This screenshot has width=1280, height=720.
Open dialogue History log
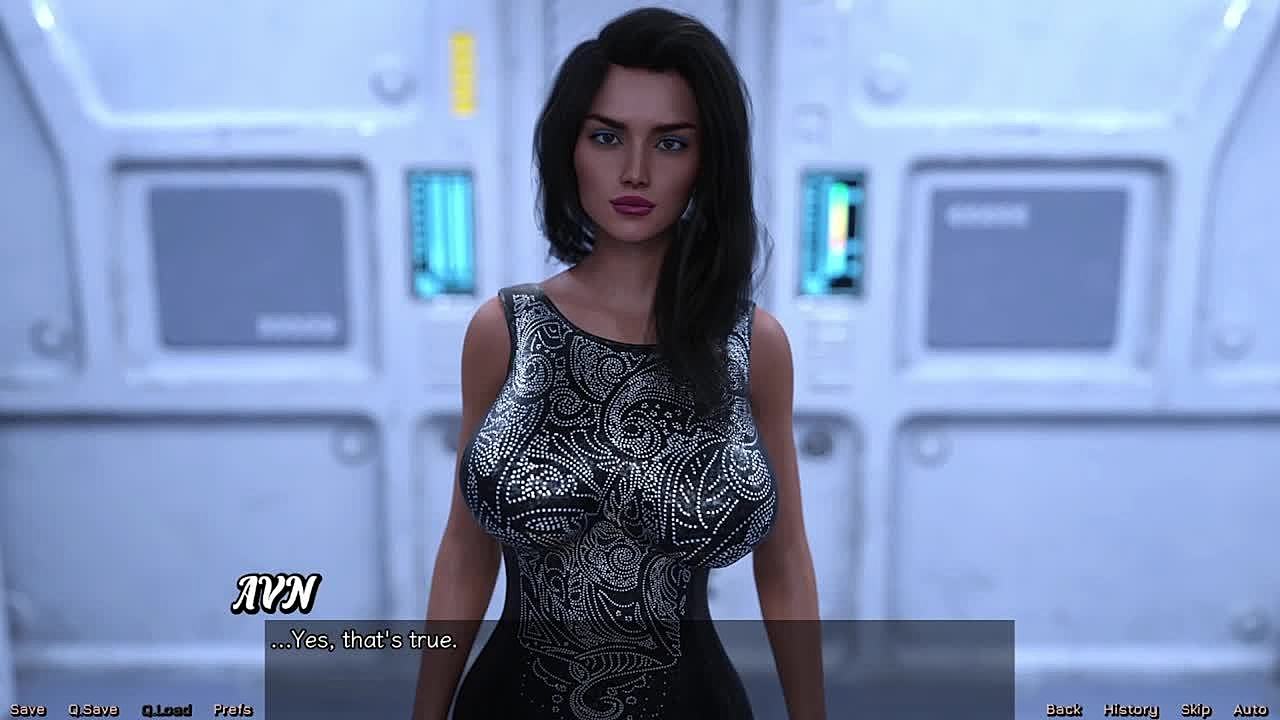[x=1130, y=709]
